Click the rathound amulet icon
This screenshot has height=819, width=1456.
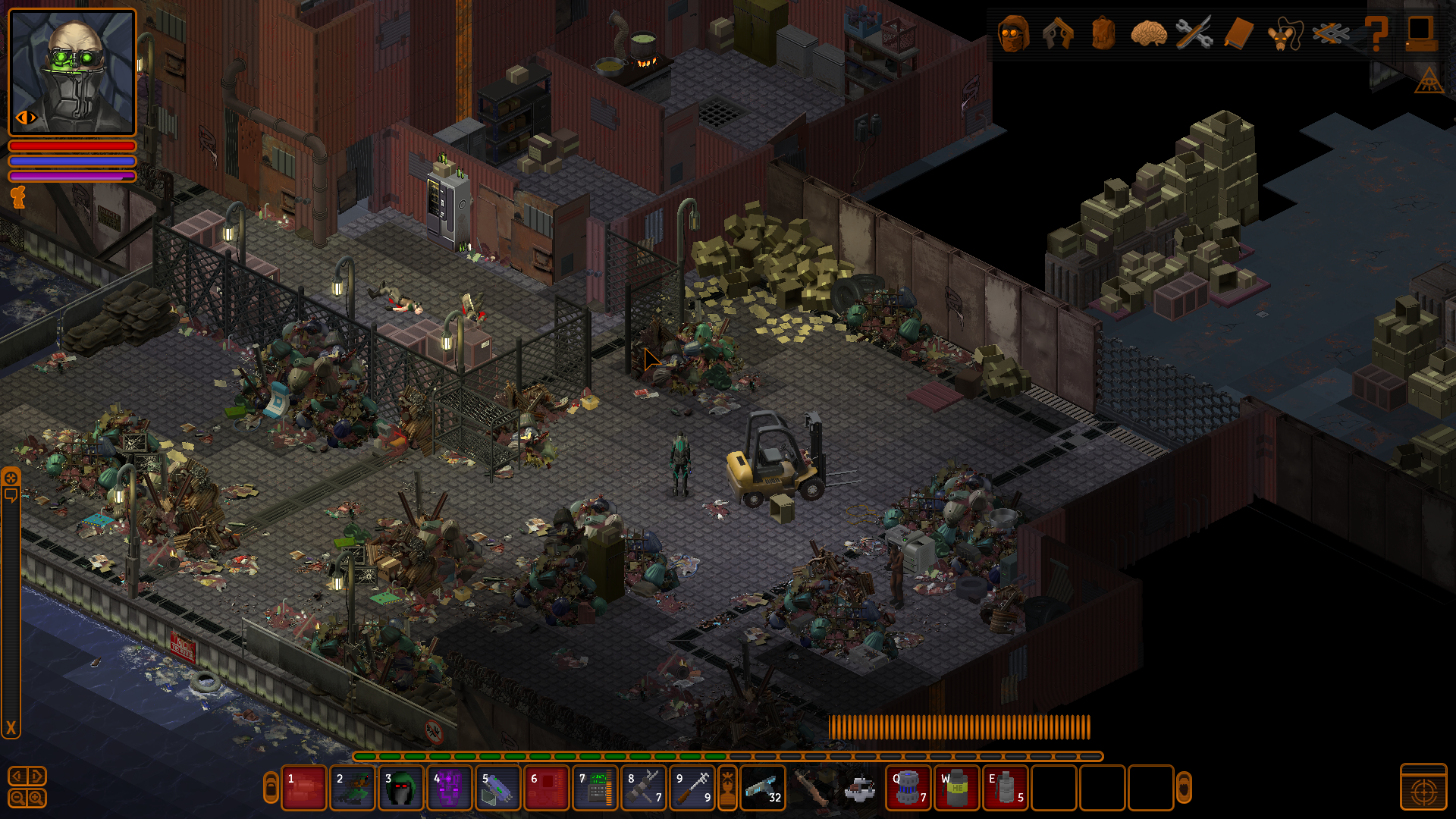(1284, 33)
